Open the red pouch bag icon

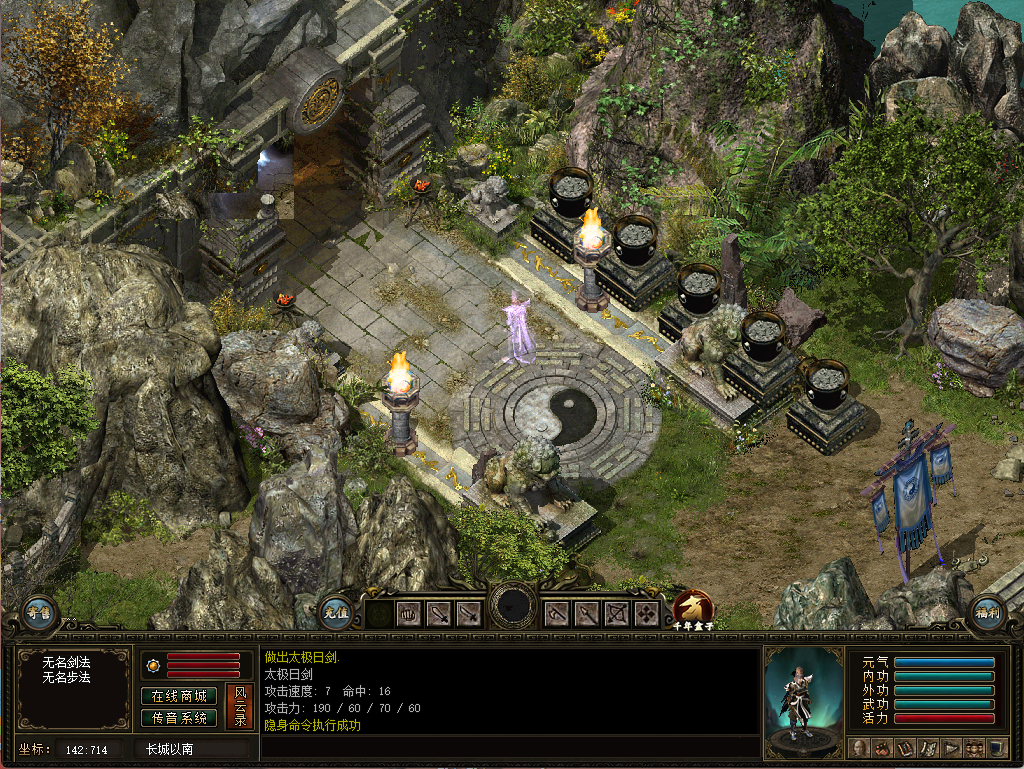point(882,747)
